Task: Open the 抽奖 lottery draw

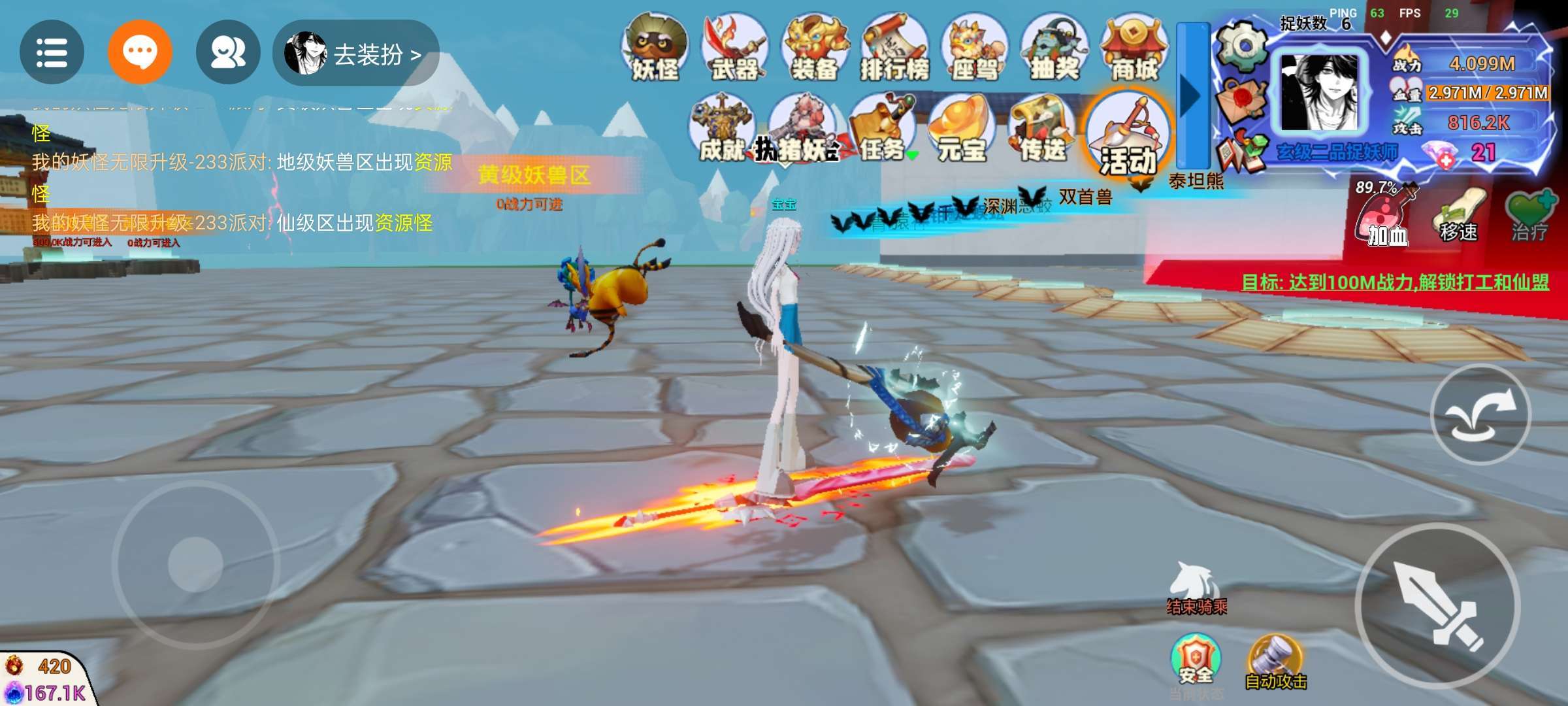Action: point(1054,48)
